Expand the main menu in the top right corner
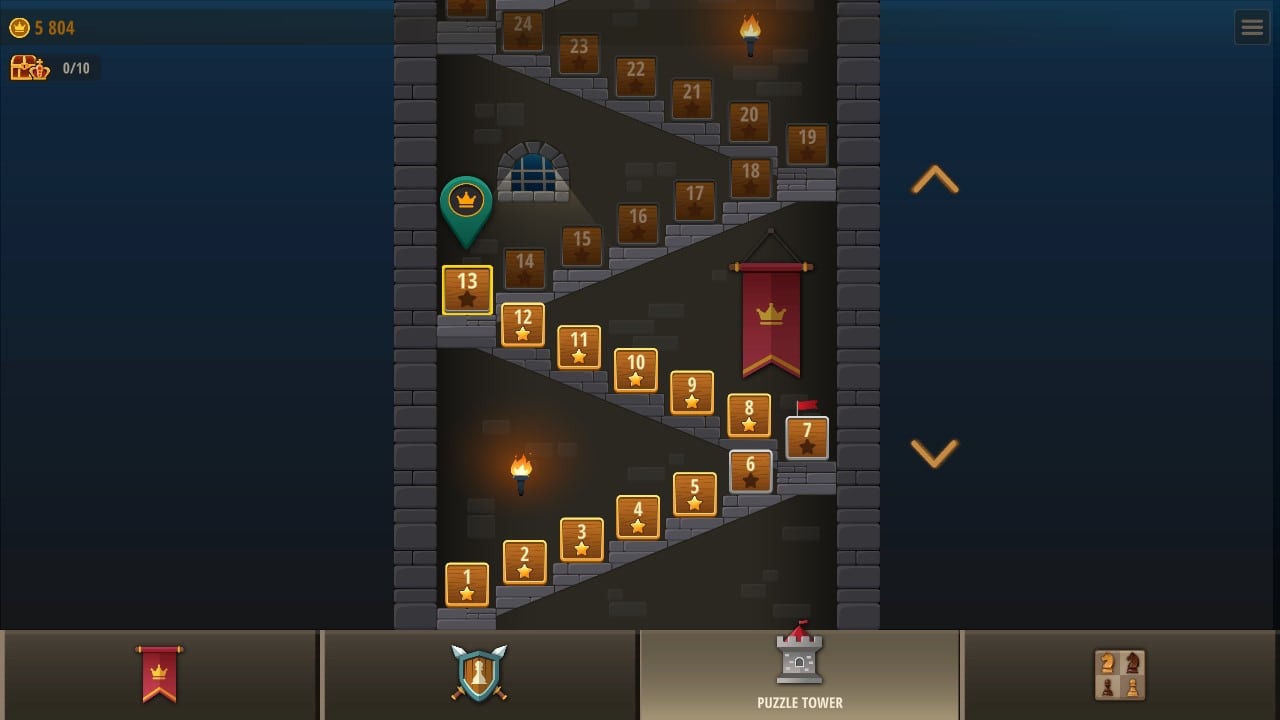This screenshot has height=720, width=1280. coord(1252,27)
